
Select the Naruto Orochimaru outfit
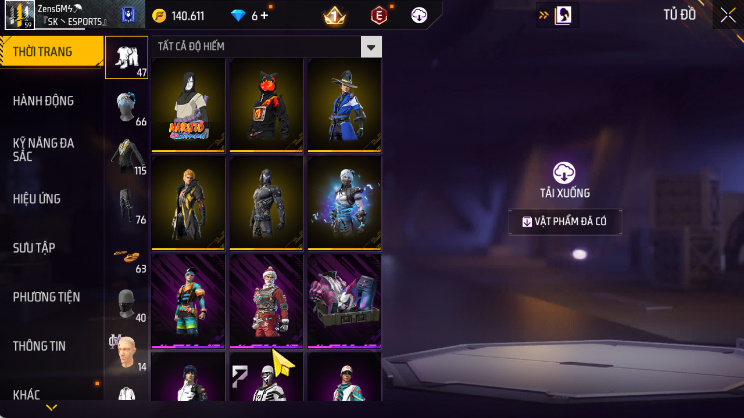coord(190,103)
